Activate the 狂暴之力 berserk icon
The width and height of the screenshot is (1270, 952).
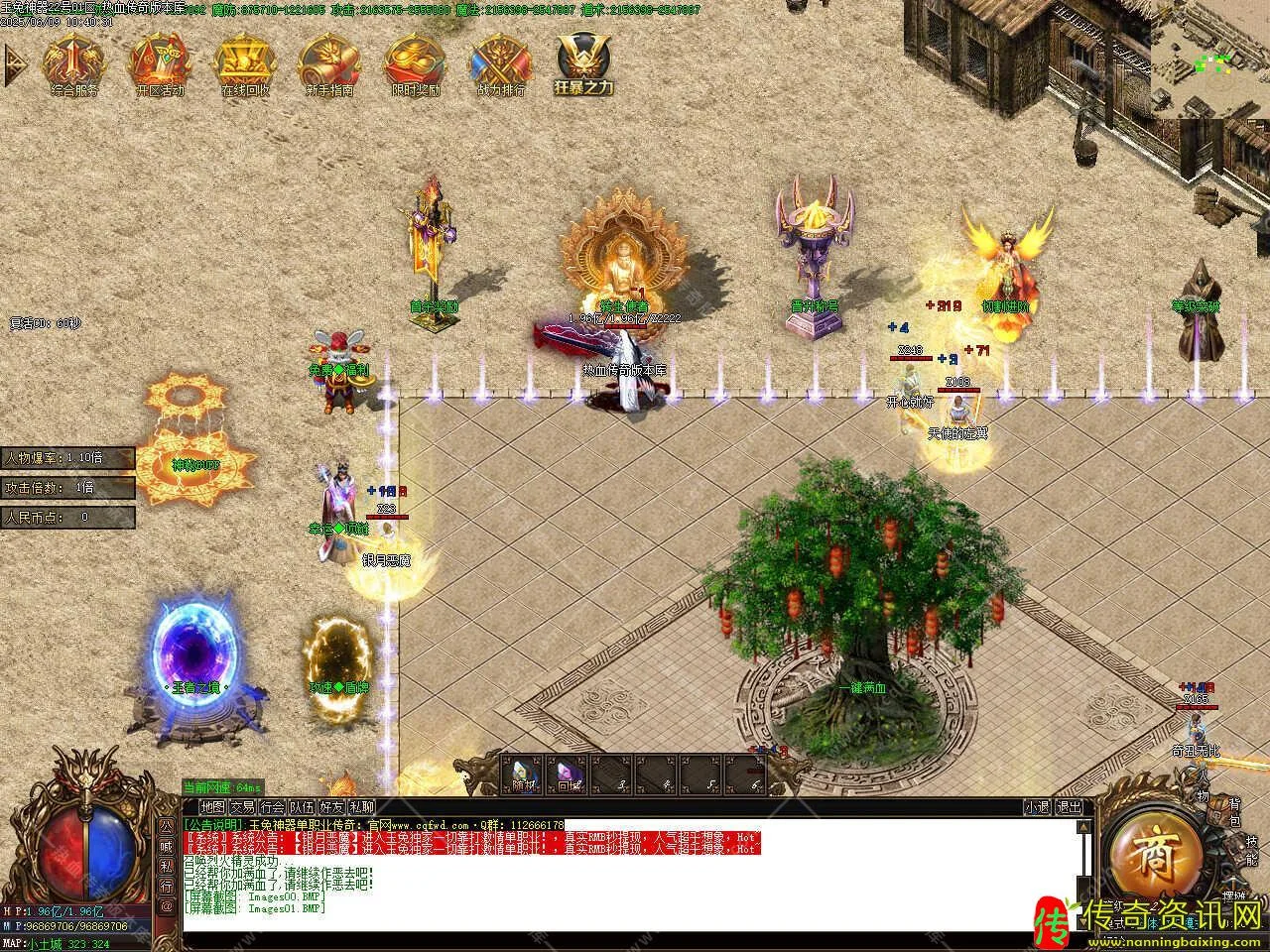[x=584, y=63]
